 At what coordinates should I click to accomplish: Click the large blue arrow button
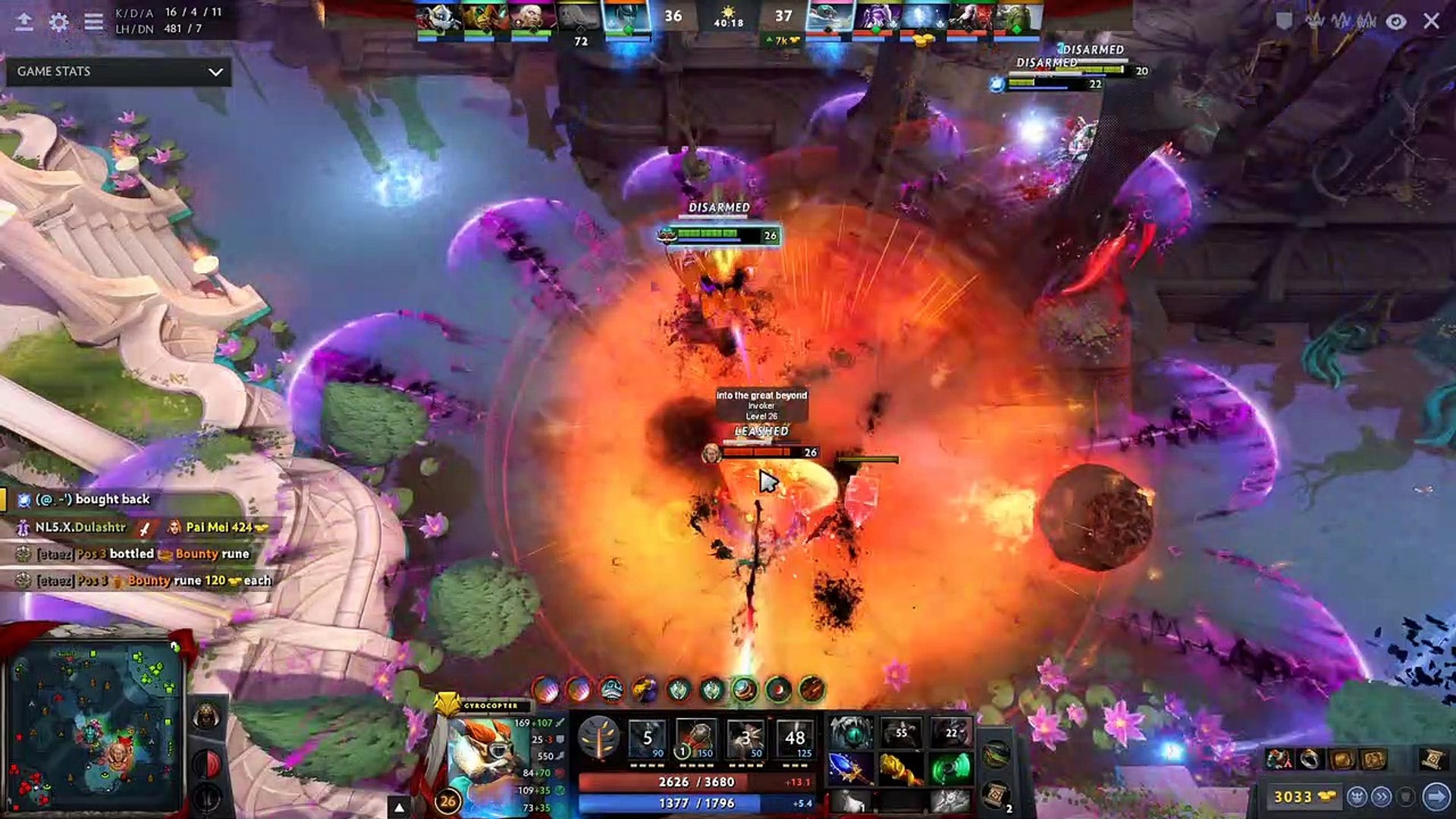click(x=1436, y=797)
